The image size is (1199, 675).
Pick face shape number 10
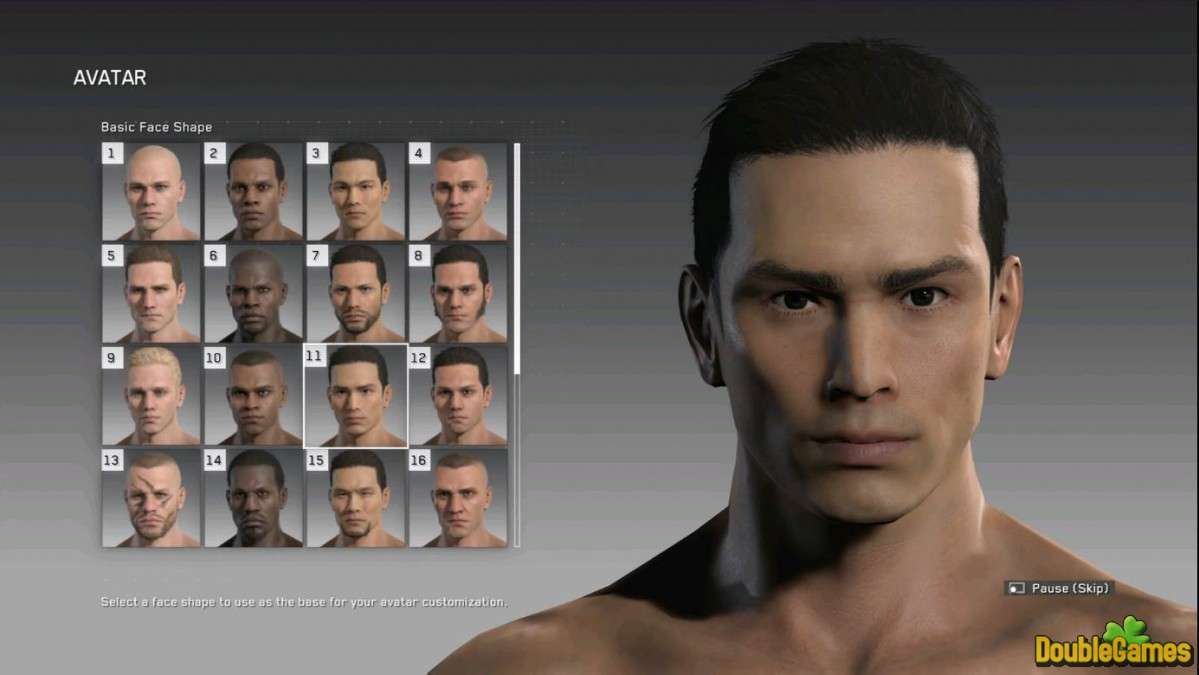(254, 396)
